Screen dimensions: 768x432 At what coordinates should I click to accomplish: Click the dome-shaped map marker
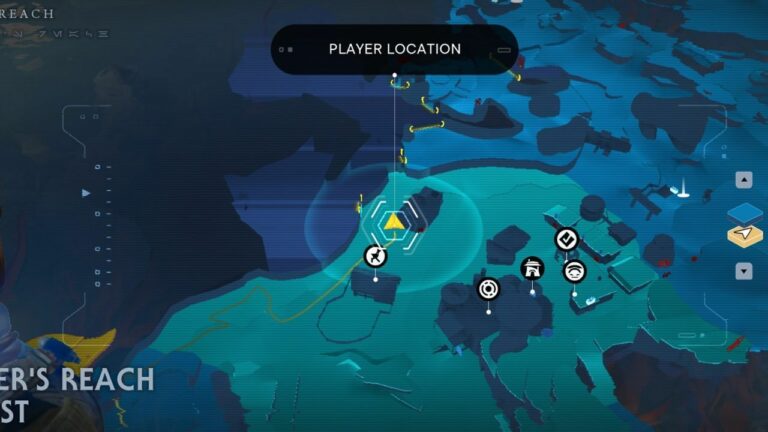pyautogui.click(x=574, y=270)
